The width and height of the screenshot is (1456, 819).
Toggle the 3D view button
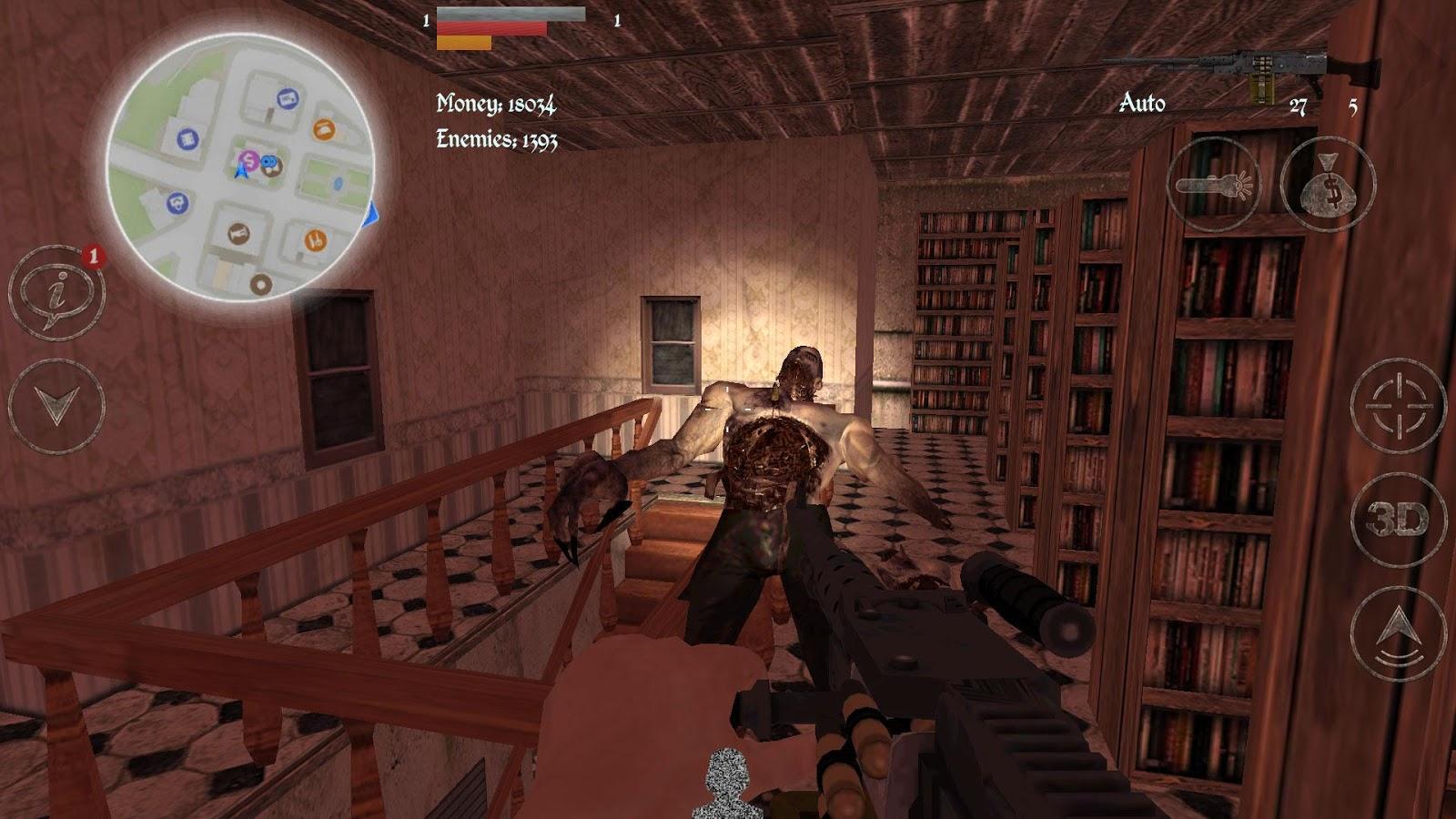(x=1398, y=521)
